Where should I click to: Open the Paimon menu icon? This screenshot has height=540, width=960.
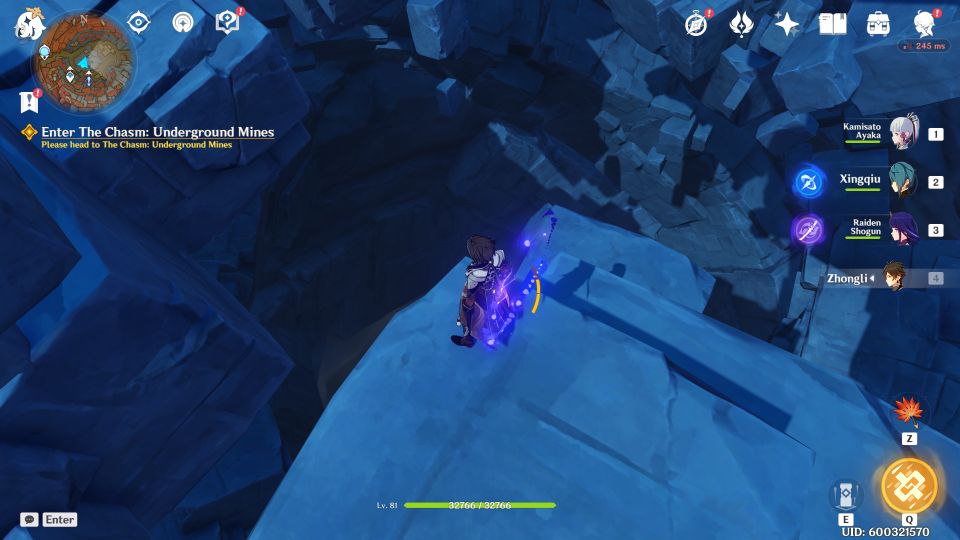pyautogui.click(x=25, y=23)
